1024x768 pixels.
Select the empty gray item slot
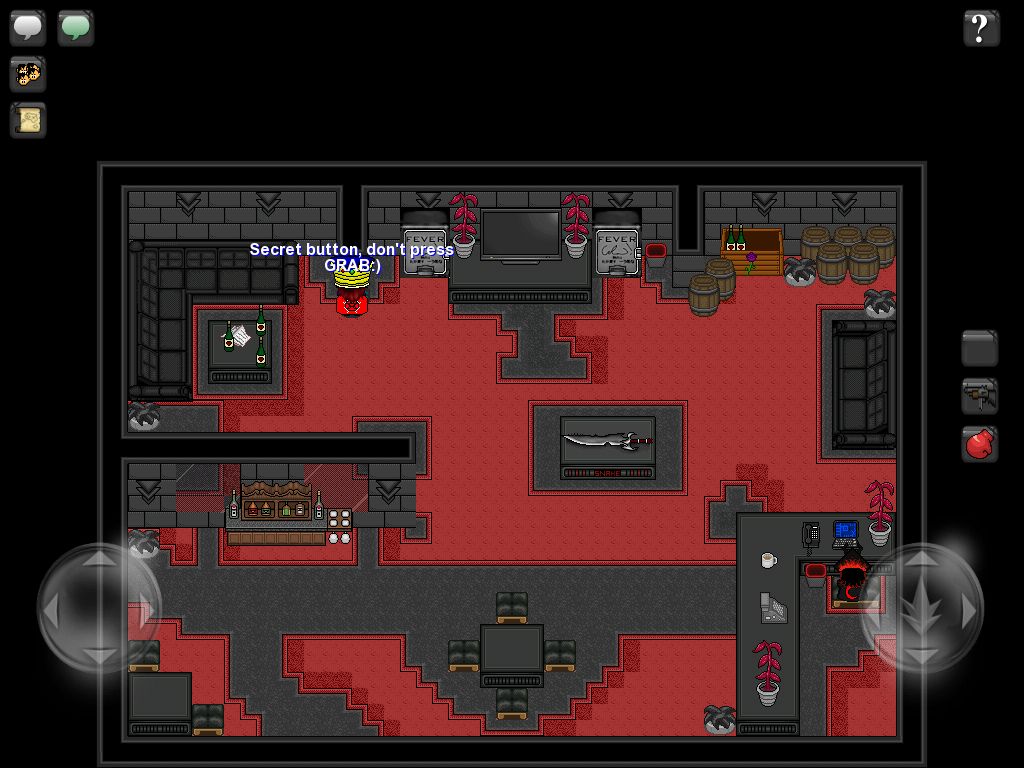click(x=980, y=349)
